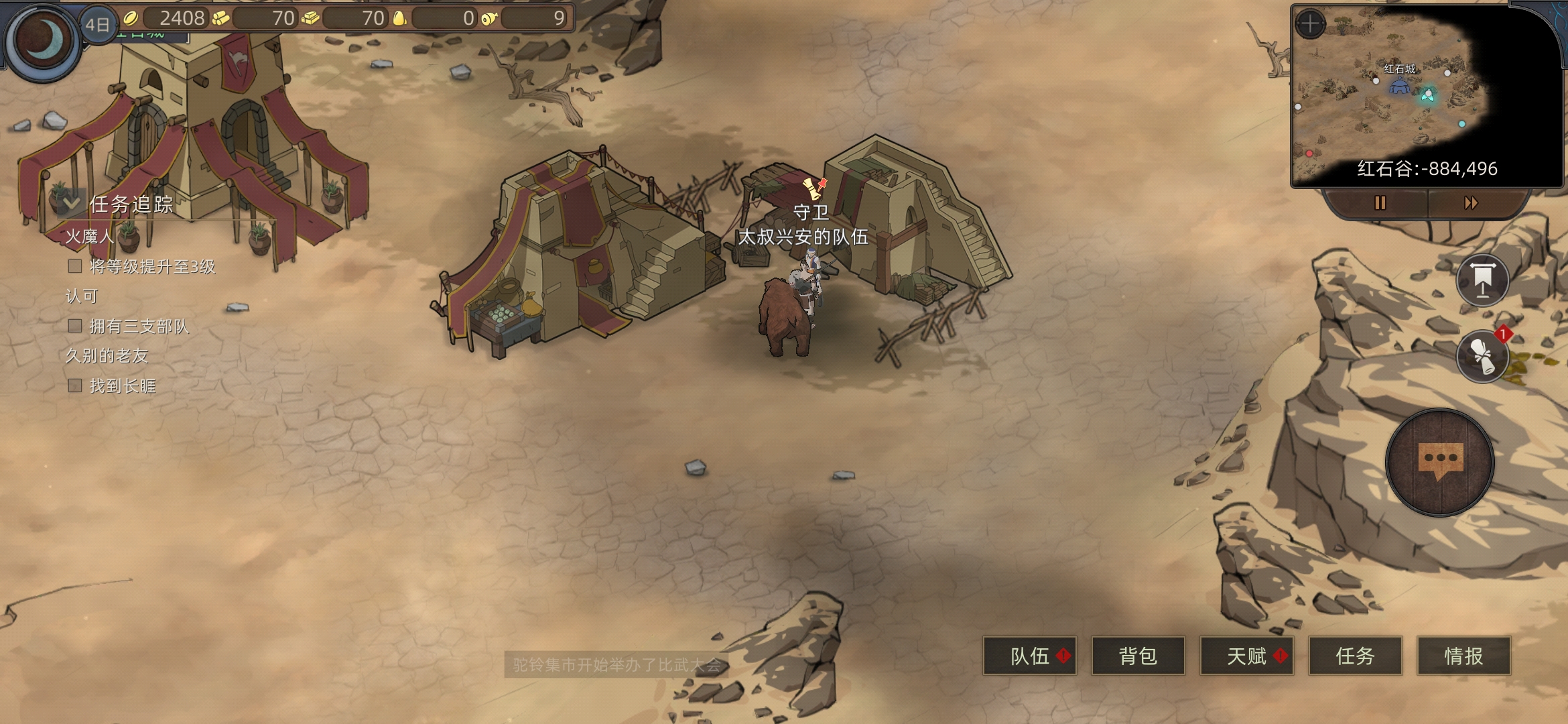Screen dimensions: 1568x724
Task: Open the chat speech-bubble button
Action: (1440, 462)
